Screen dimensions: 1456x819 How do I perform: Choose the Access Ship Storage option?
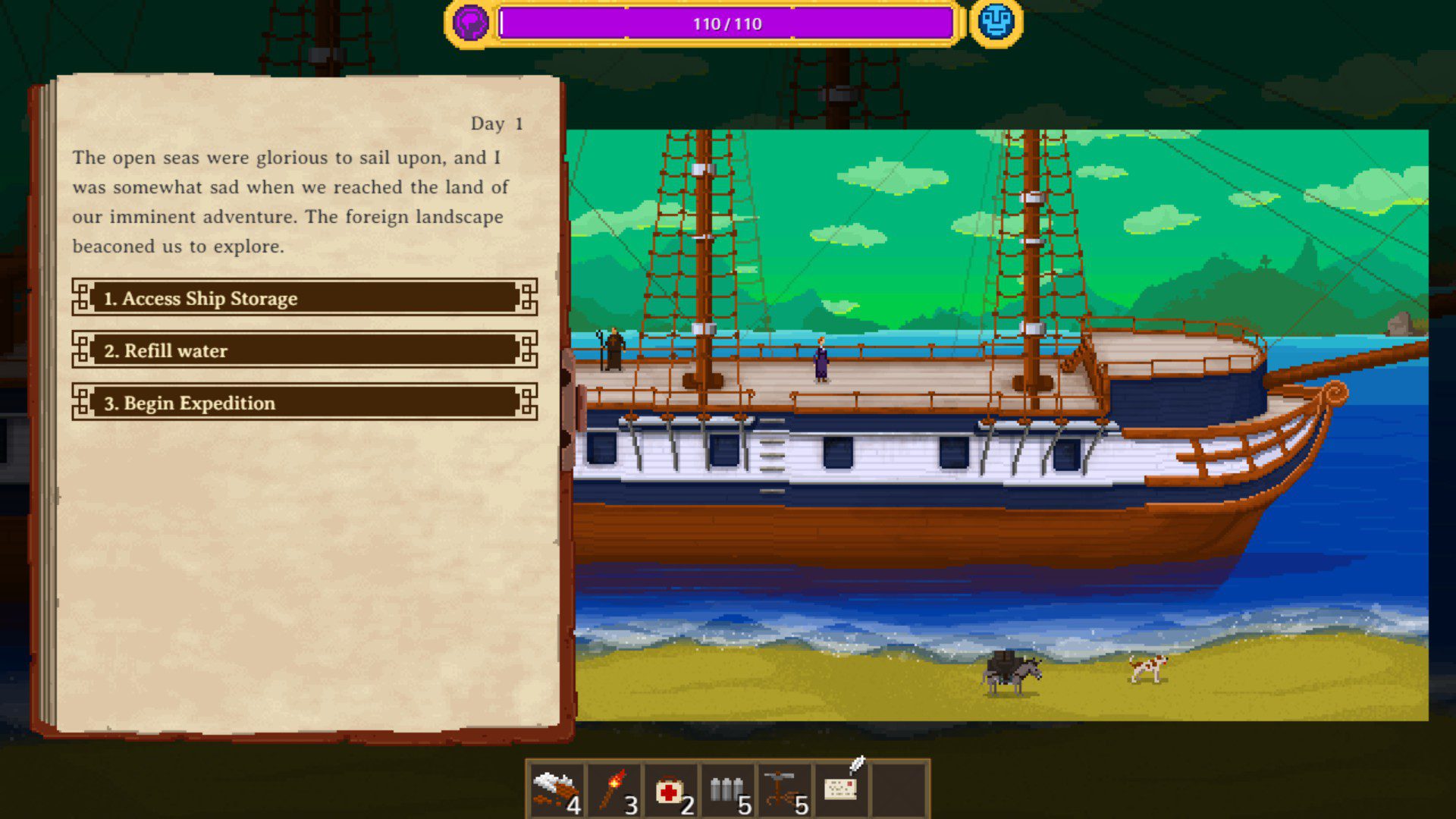pyautogui.click(x=304, y=298)
